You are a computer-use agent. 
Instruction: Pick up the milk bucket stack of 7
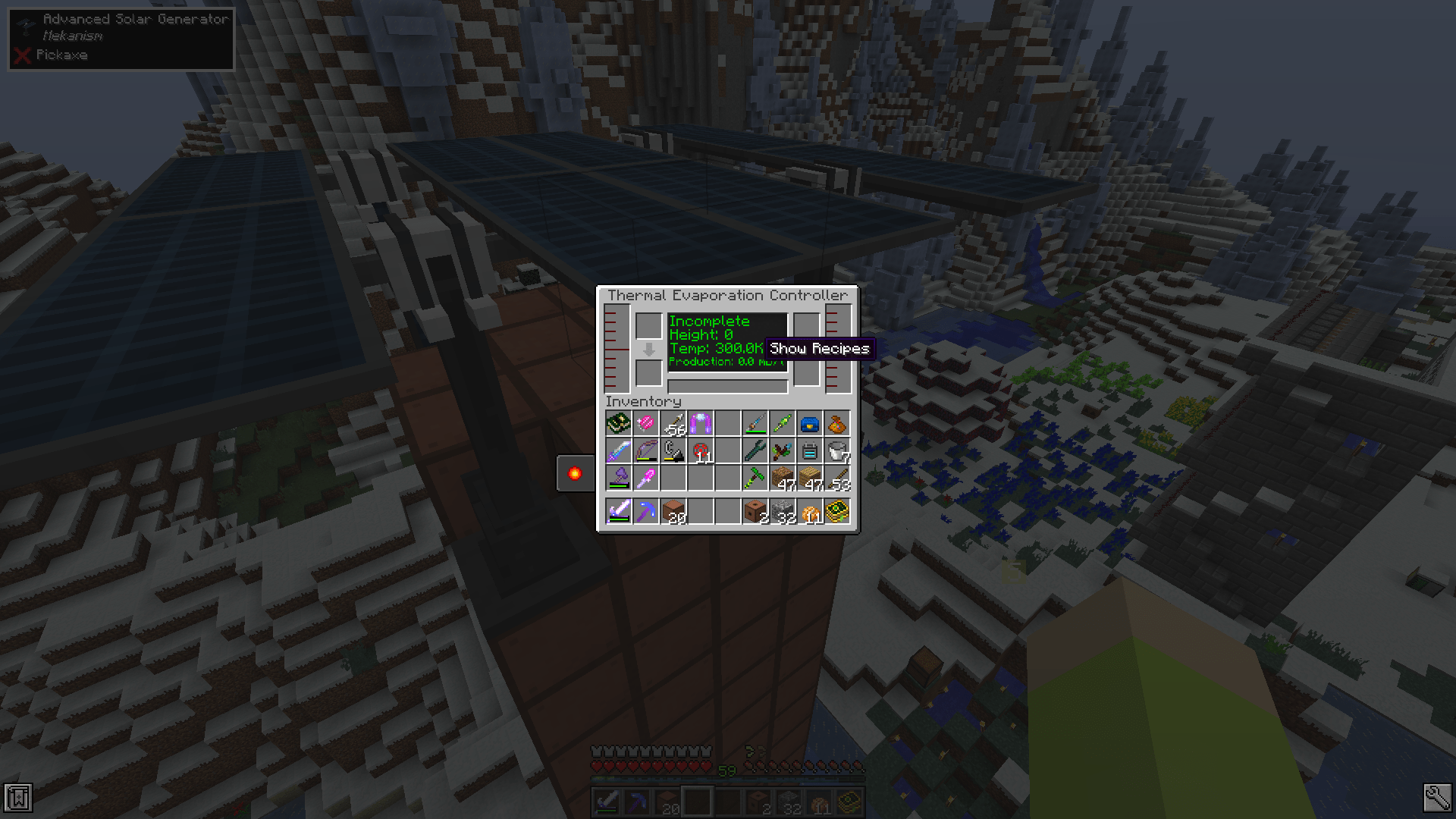(838, 451)
